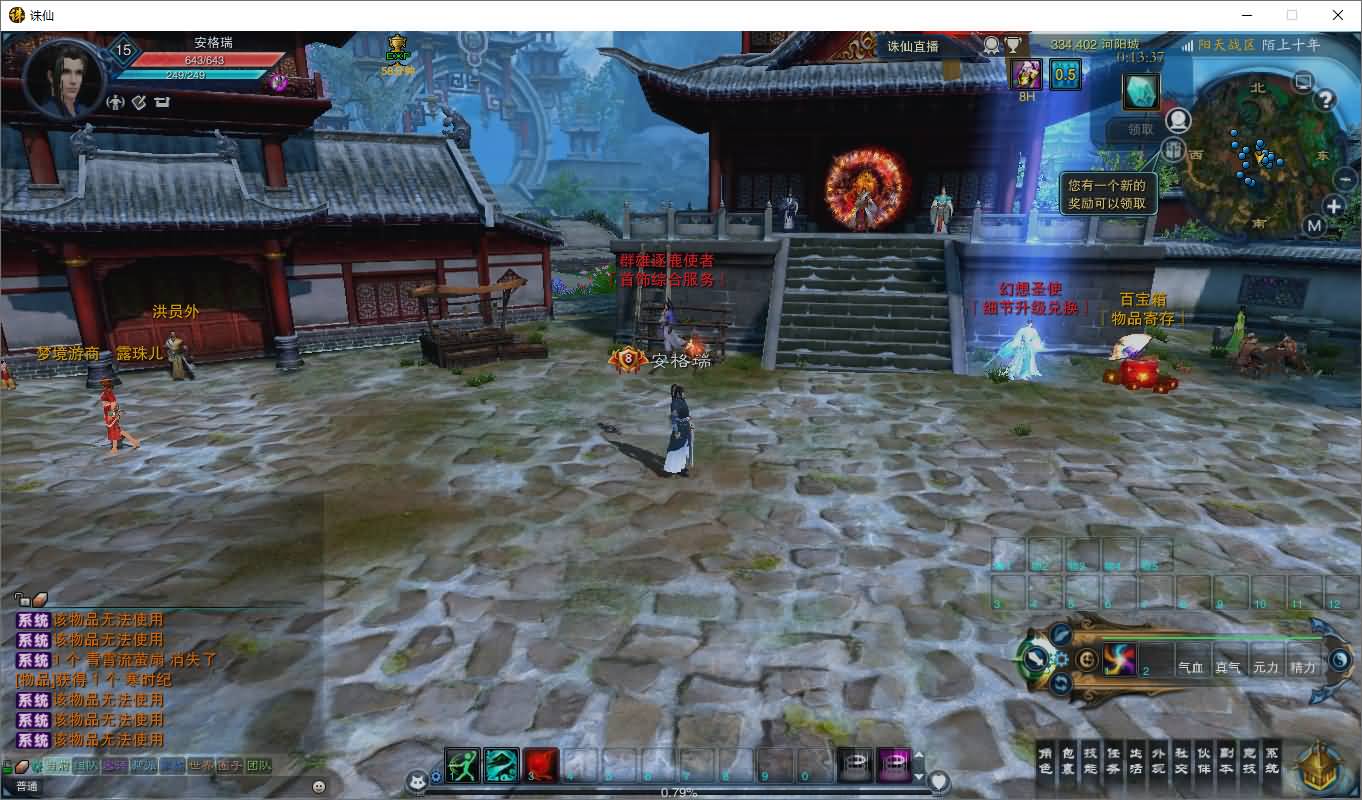Viewport: 1362px width, 800px height.
Task: Use the red skill in hotbar slot 3
Action: pyautogui.click(x=540, y=765)
